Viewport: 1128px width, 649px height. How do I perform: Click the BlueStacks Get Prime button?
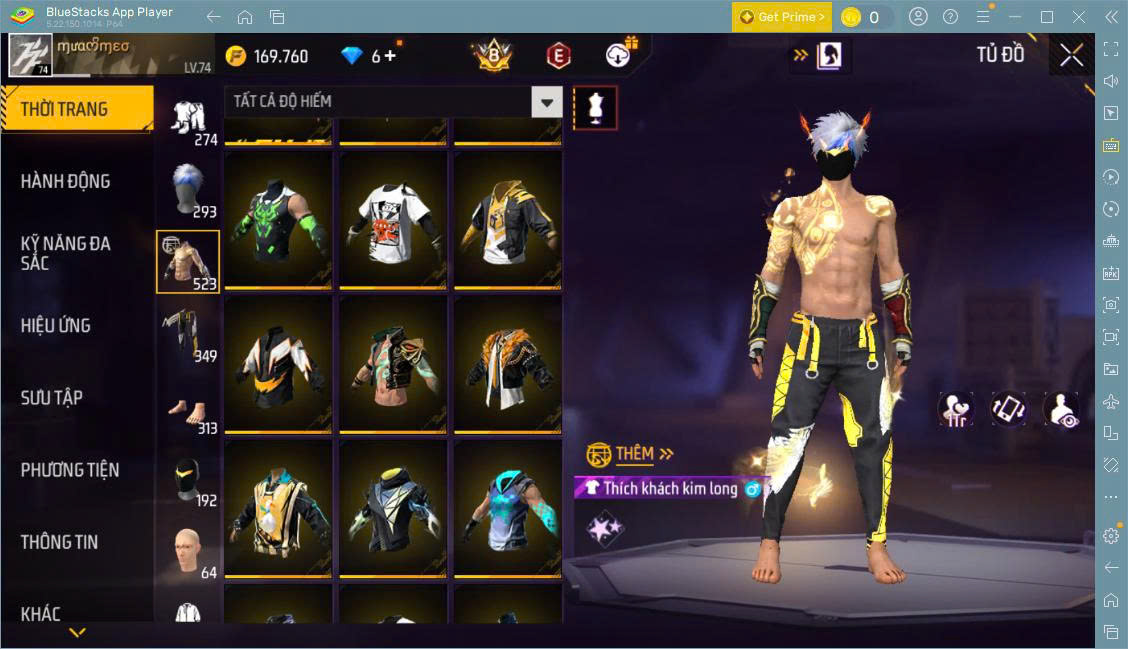pyautogui.click(x=781, y=17)
